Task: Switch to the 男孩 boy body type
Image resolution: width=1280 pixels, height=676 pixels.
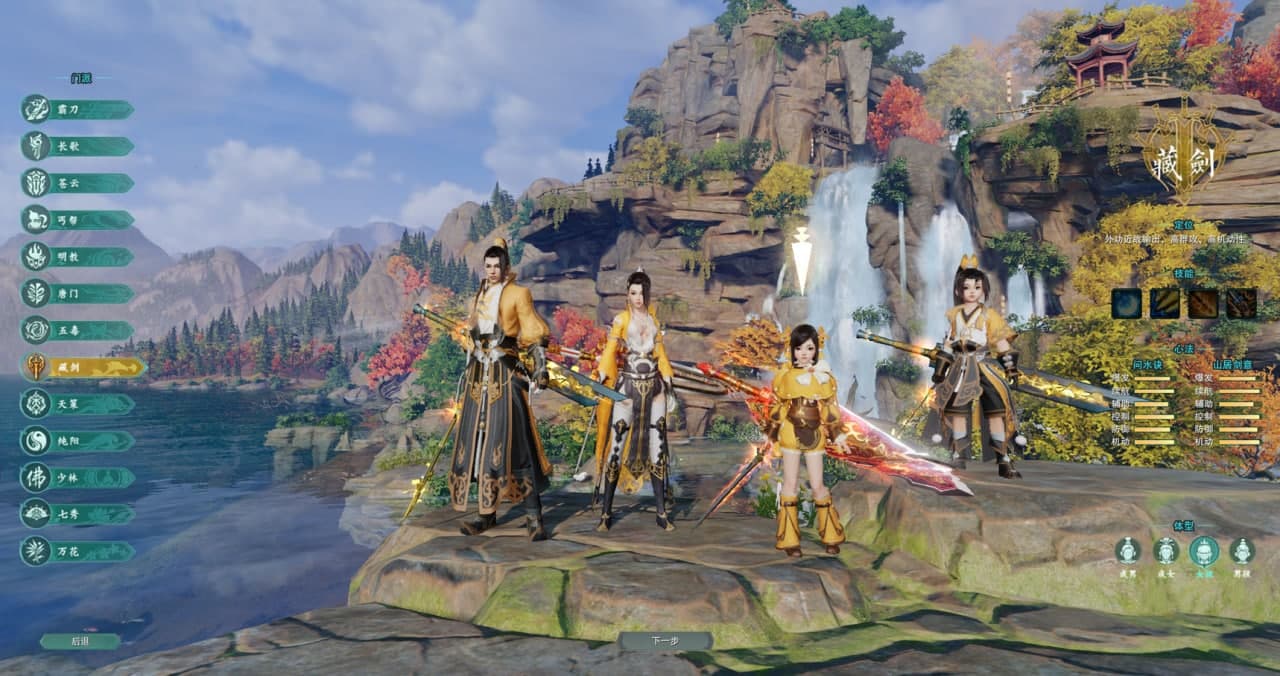Action: tap(1242, 550)
